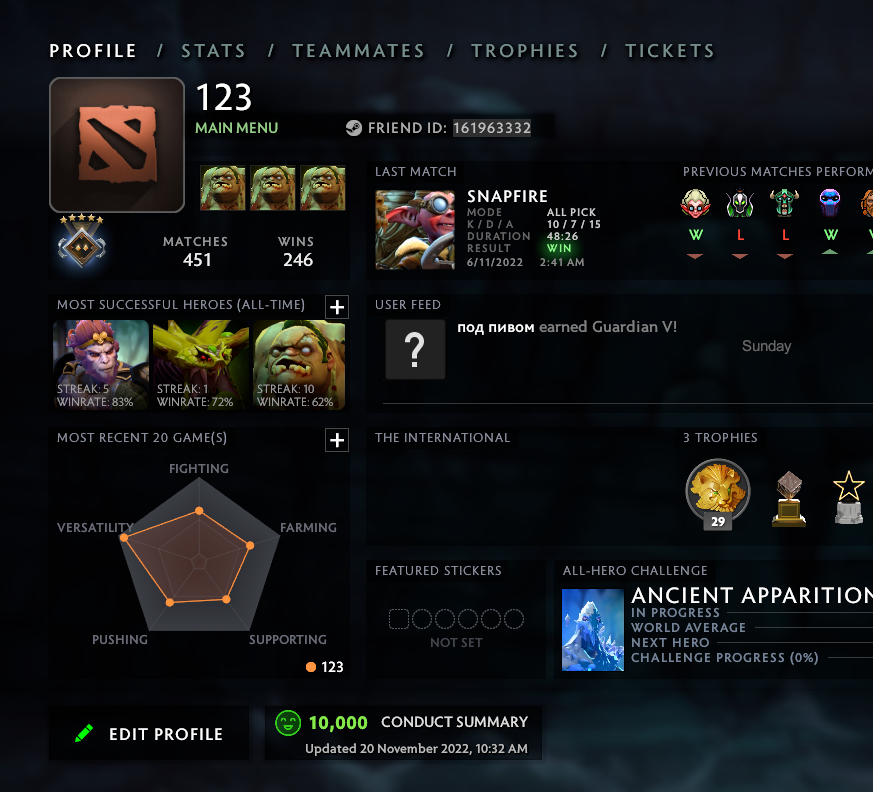Expand Most Successful Heroes with plus button

[337, 307]
